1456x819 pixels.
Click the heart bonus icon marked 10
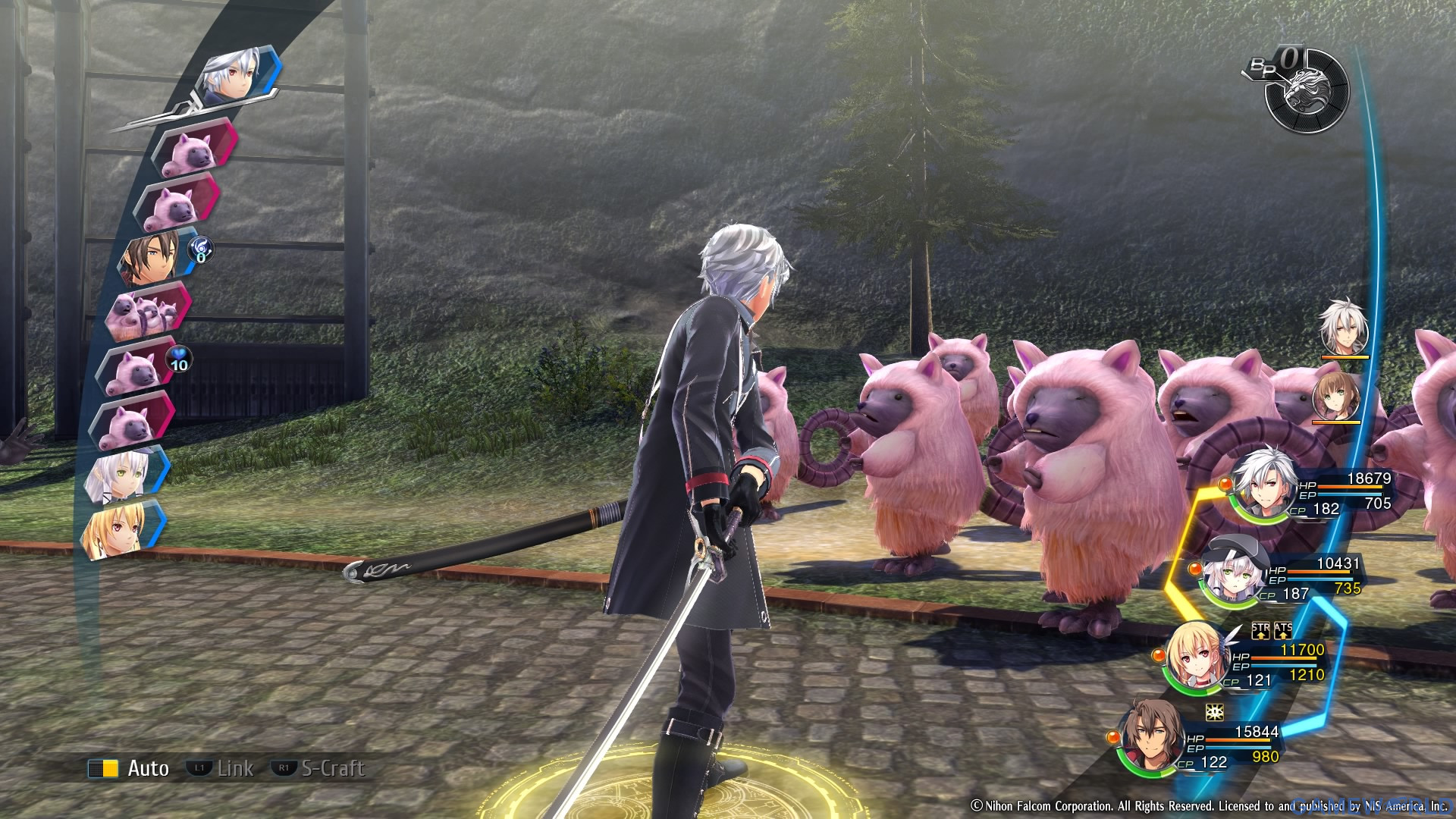click(x=178, y=359)
